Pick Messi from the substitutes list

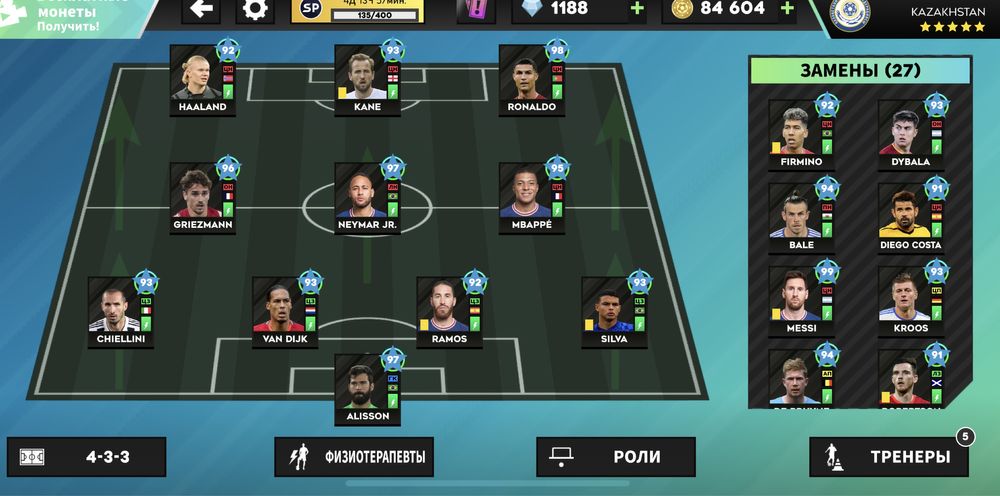[x=800, y=298]
